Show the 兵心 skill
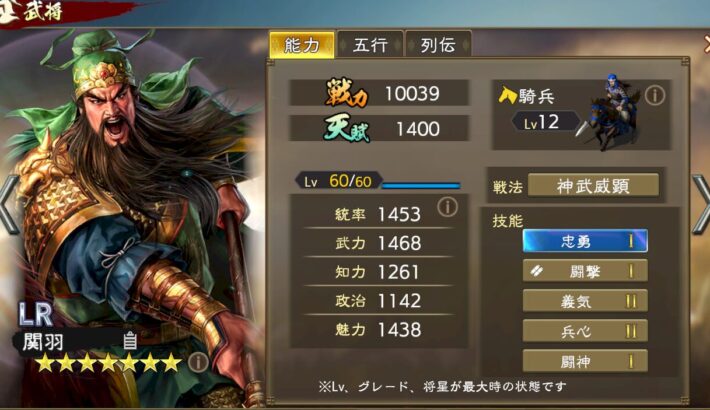The image size is (710, 410). coord(585,331)
